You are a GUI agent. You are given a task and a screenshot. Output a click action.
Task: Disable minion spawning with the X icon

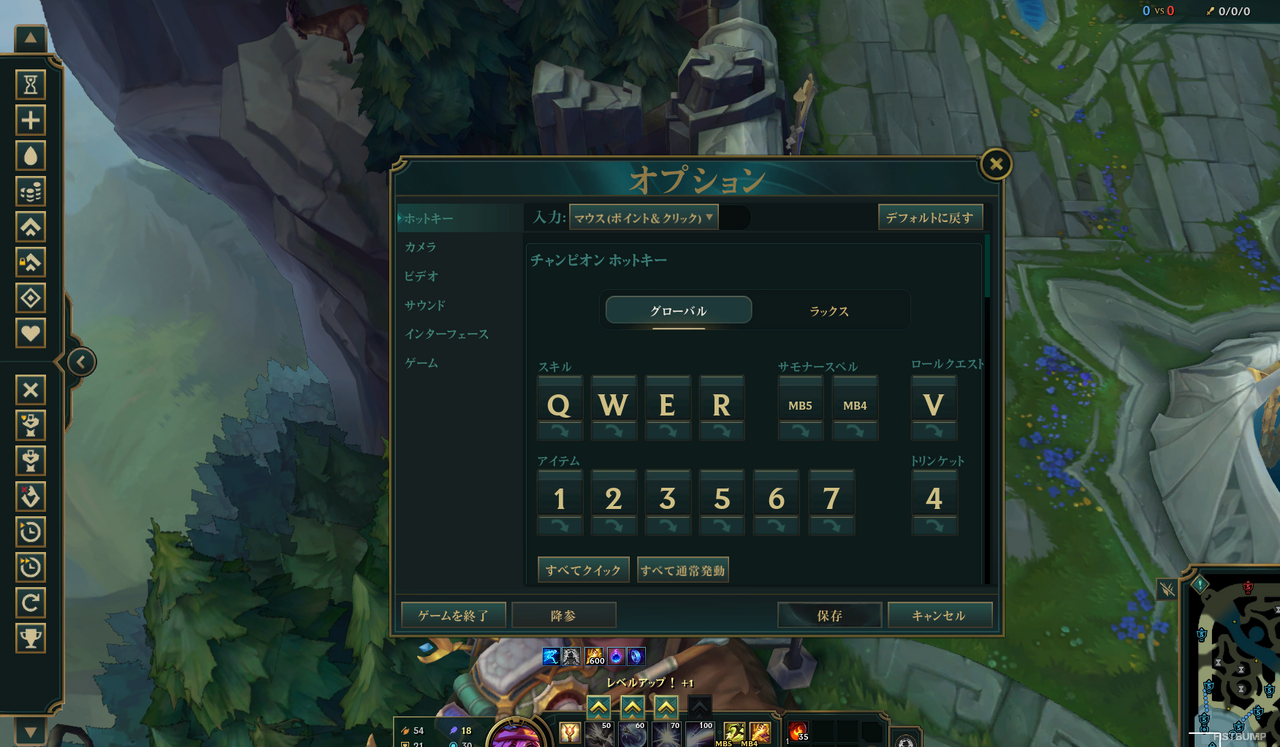point(30,389)
